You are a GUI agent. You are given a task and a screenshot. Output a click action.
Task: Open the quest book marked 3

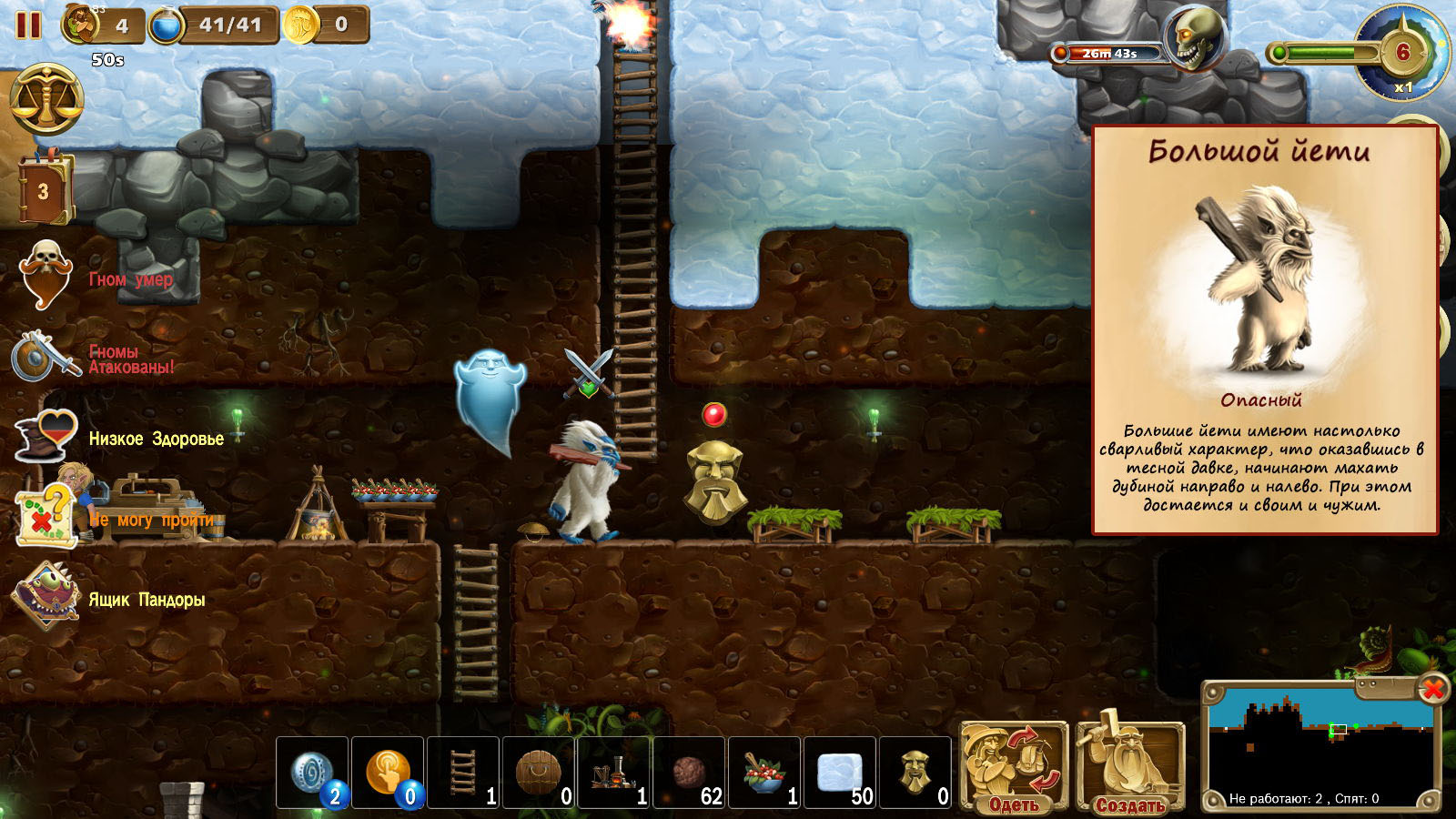(44, 189)
